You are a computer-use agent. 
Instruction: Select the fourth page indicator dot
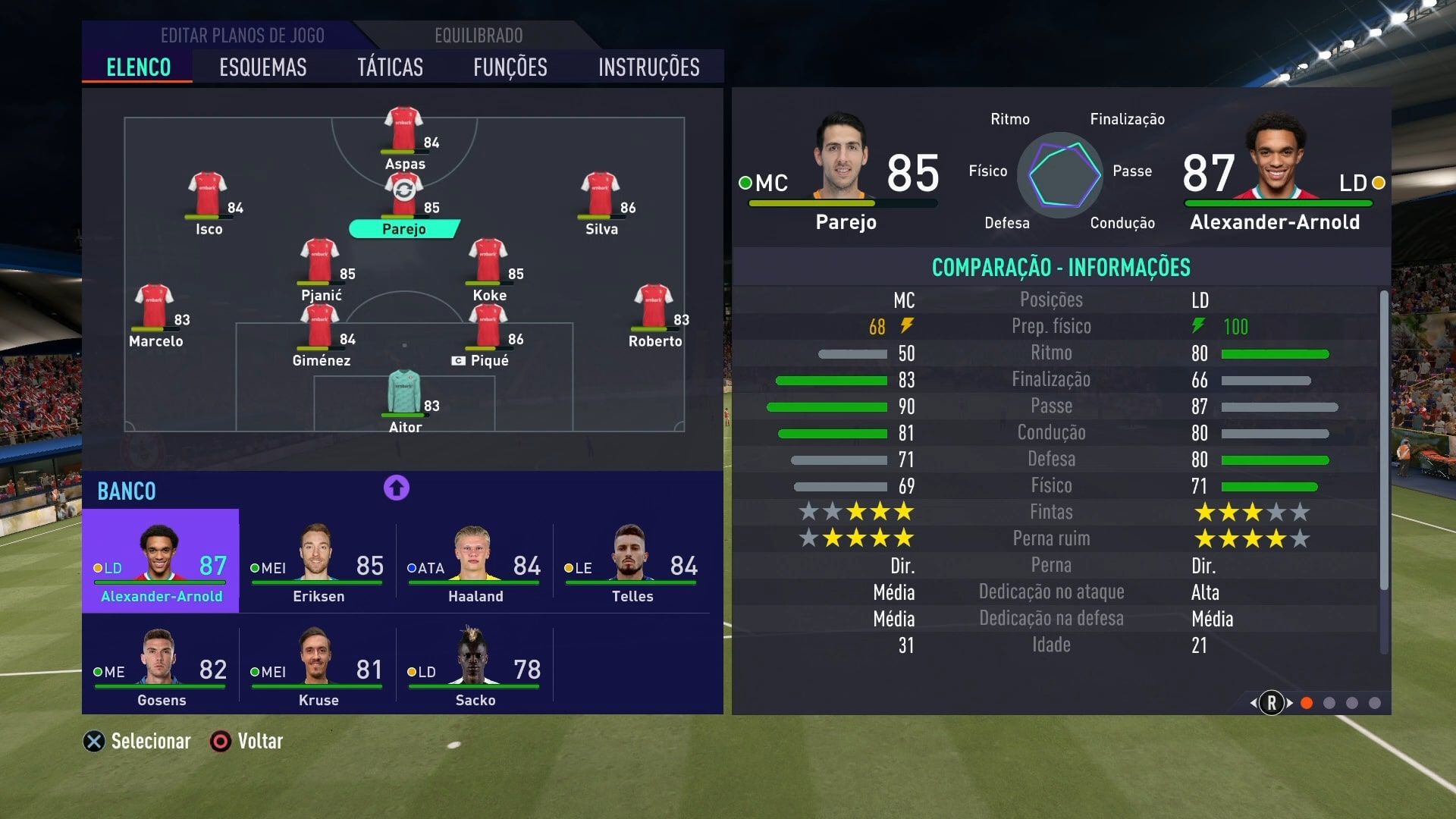tap(1376, 703)
